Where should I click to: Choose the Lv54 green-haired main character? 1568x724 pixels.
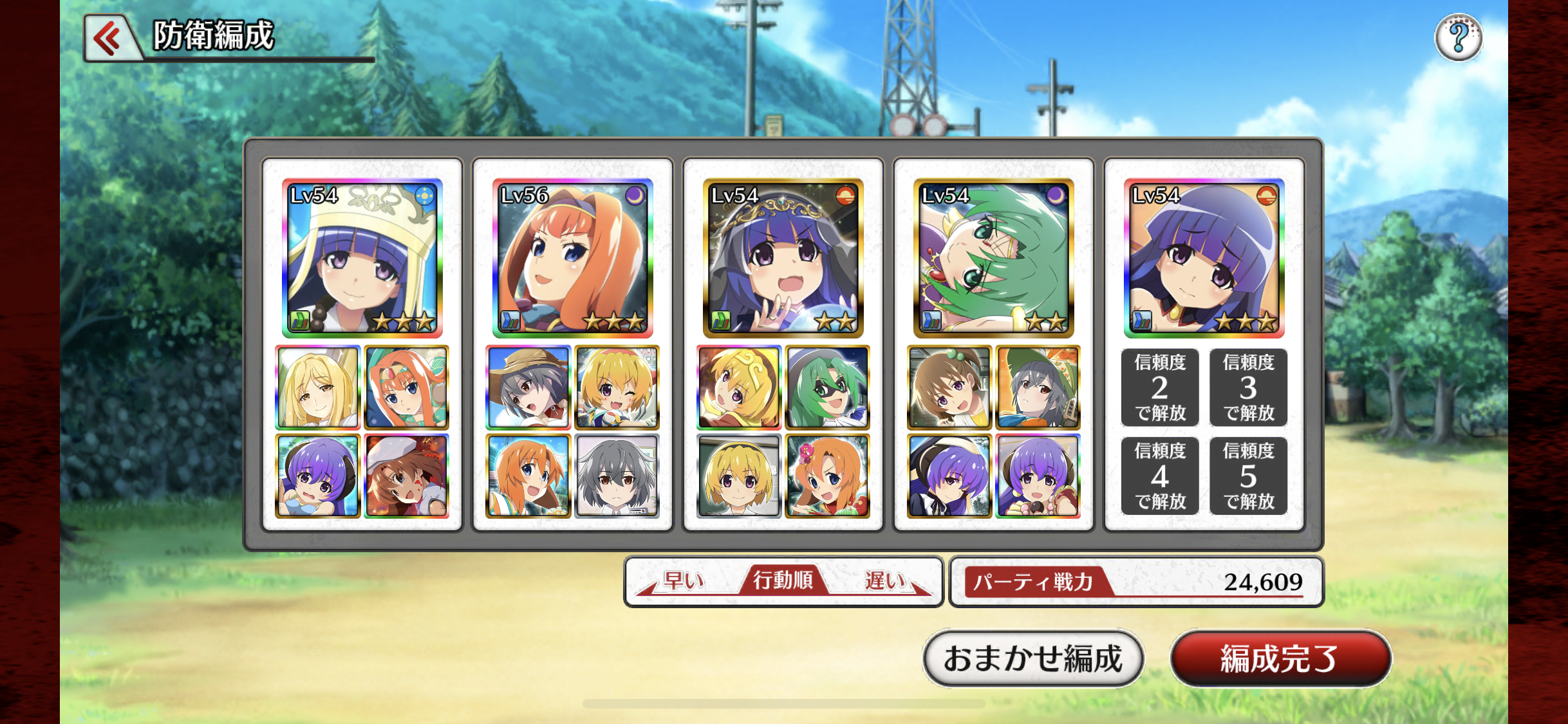tap(993, 257)
